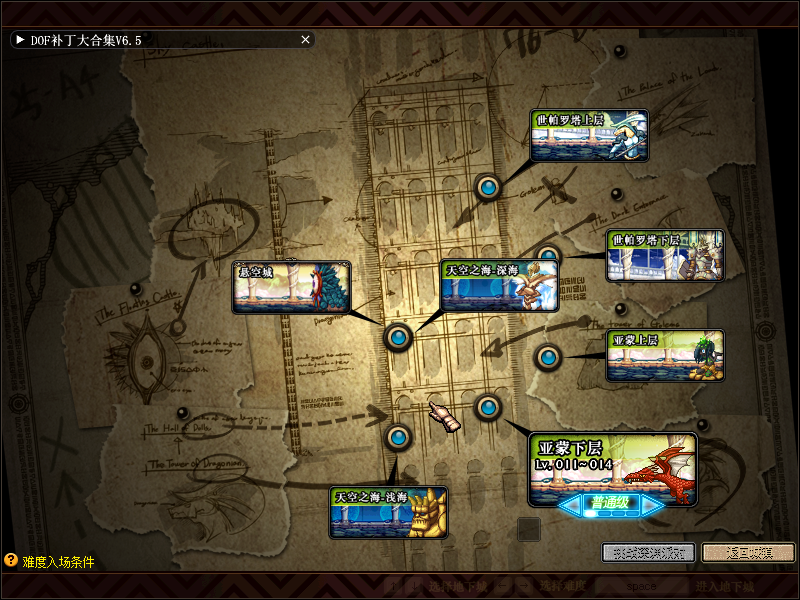The width and height of the screenshot is (800, 600).
Task: Expand the DOF补丁大合集 bar with its triangle
Action: click(19, 40)
